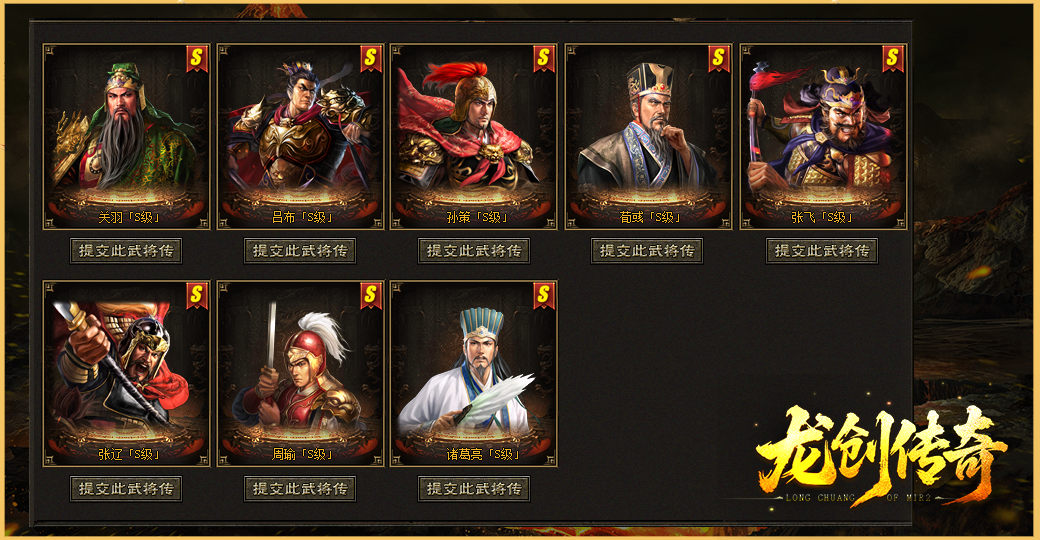1040x540 pixels.
Task: Click 提交此武将传 under 关羽
Action: (126, 251)
